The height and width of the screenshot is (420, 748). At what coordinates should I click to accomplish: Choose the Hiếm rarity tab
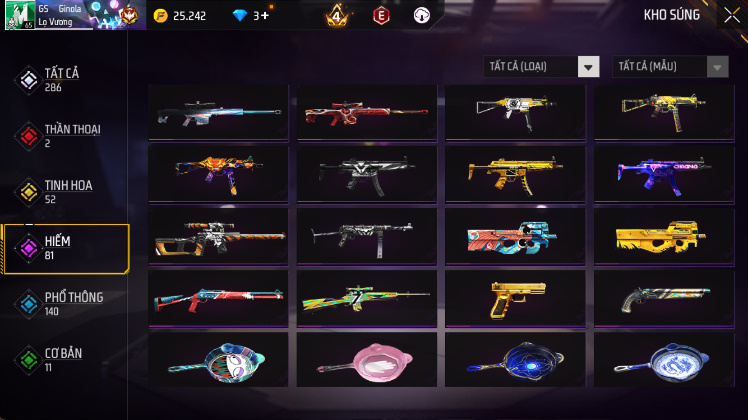(x=66, y=248)
